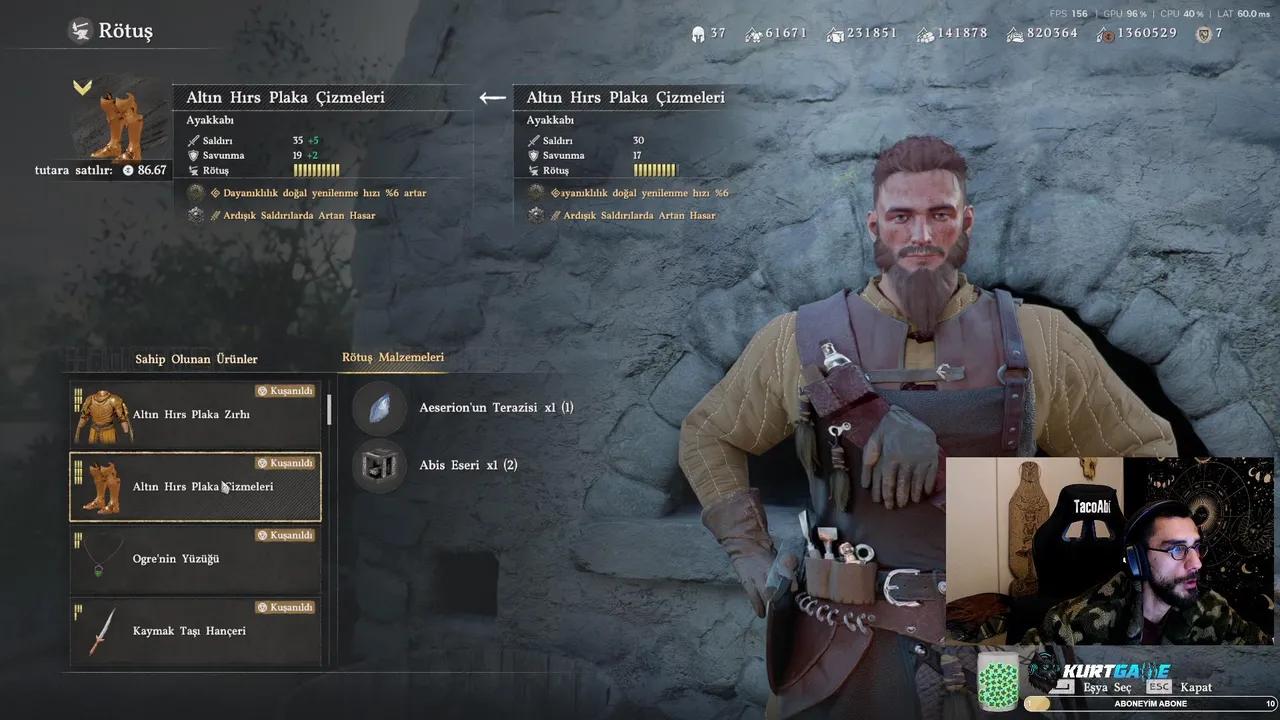1280x720 pixels.
Task: Click the owned items list scrollbar
Action: (329, 410)
